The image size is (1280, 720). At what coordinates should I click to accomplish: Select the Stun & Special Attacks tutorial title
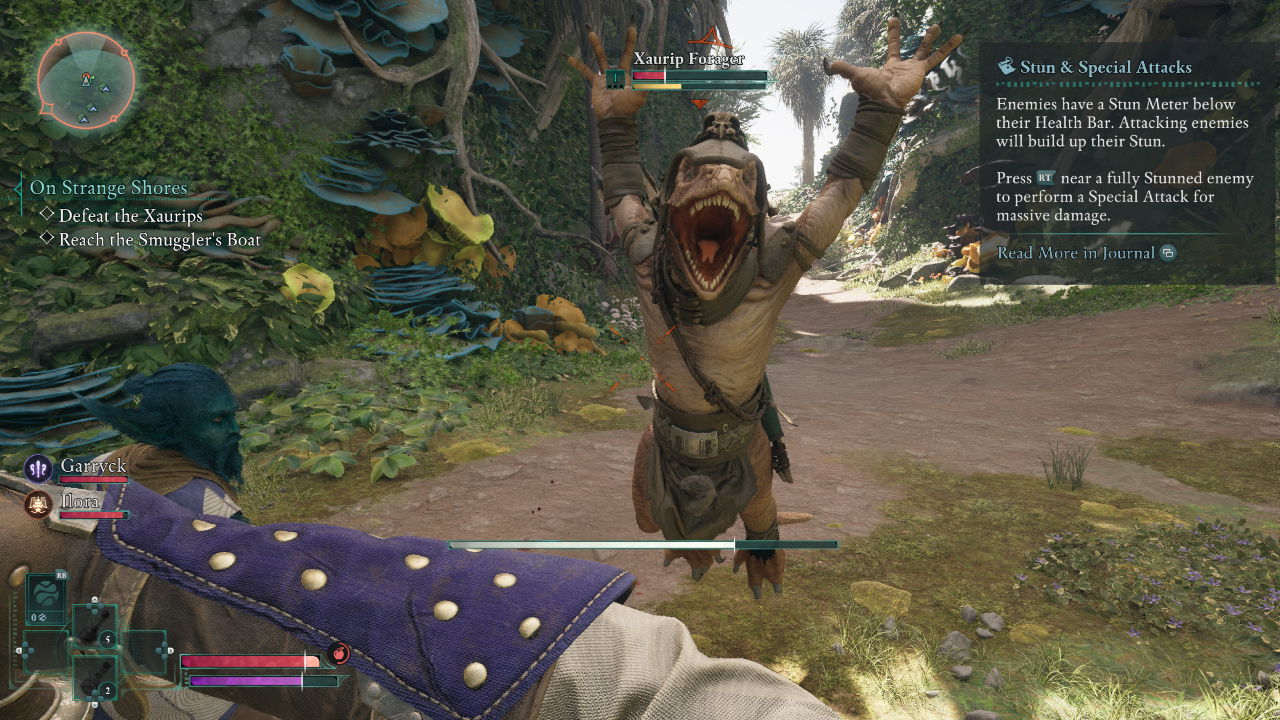1105,68
